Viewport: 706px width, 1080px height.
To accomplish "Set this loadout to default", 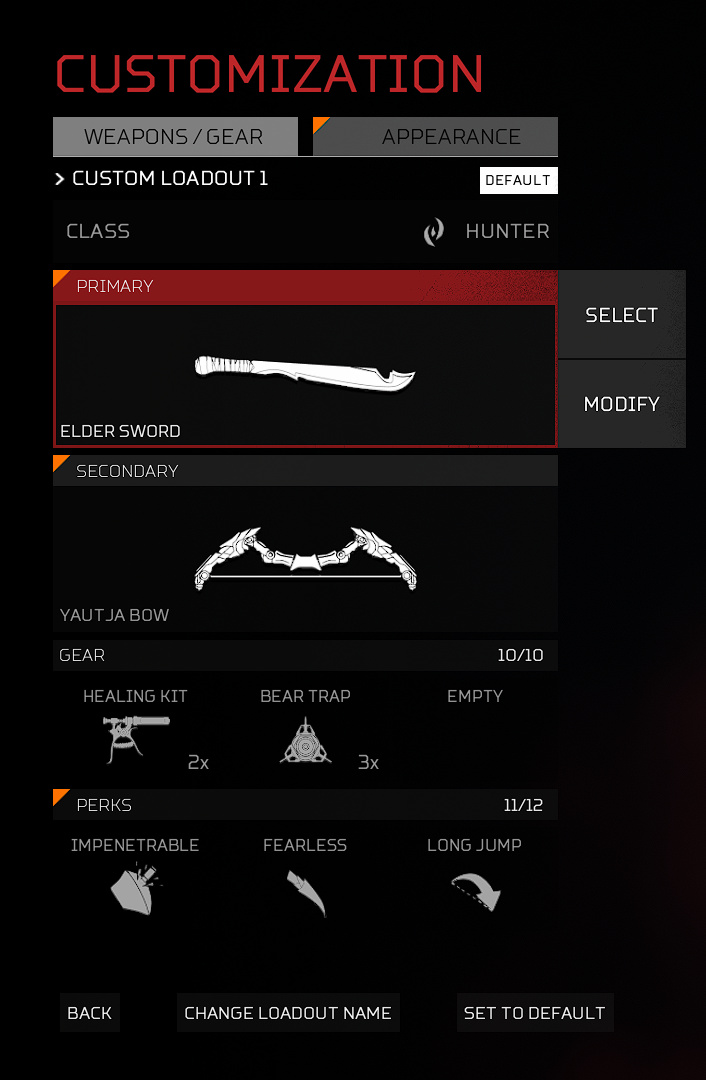I will point(534,1013).
